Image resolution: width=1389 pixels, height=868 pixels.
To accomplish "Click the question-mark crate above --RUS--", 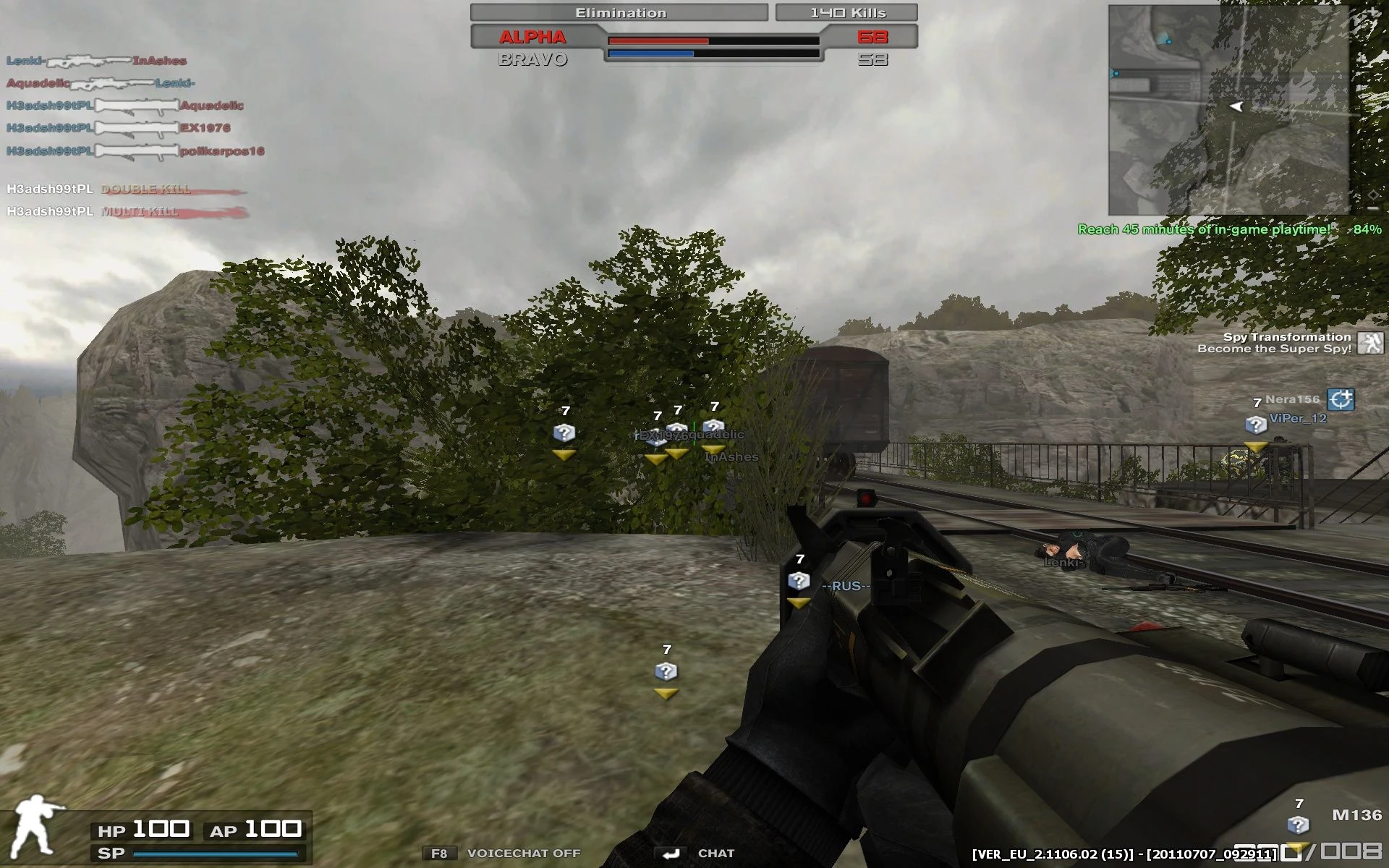I will pos(798,580).
